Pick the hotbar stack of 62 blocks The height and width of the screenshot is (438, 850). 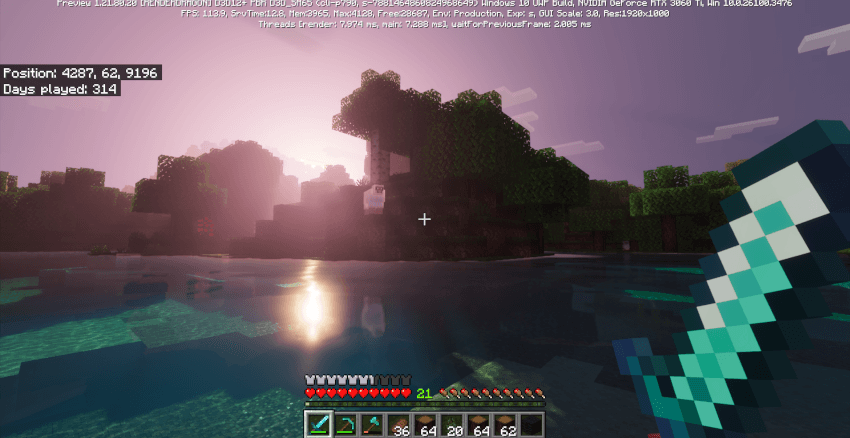click(504, 424)
